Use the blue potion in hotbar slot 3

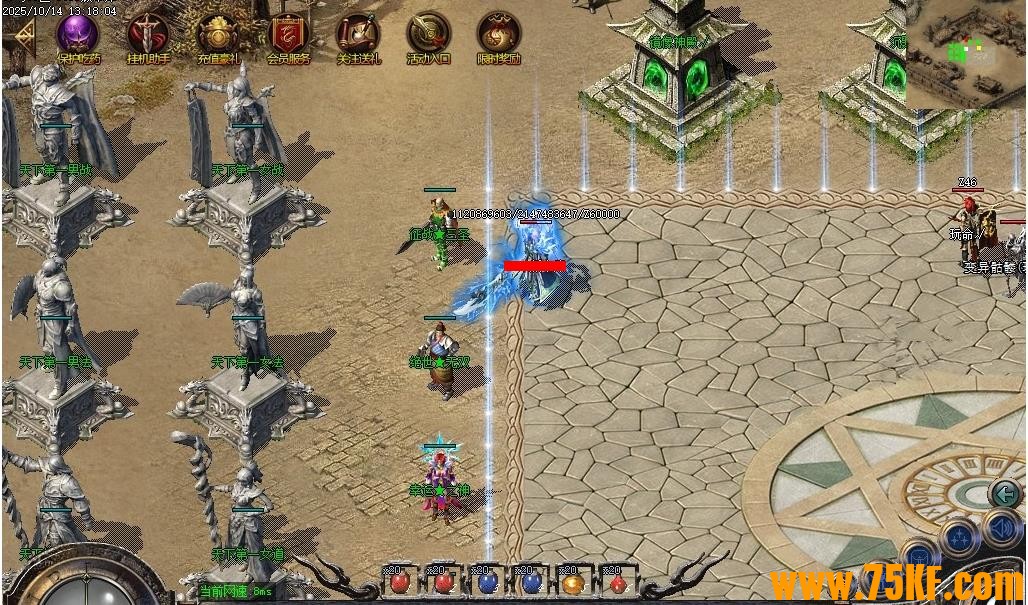[x=487, y=582]
